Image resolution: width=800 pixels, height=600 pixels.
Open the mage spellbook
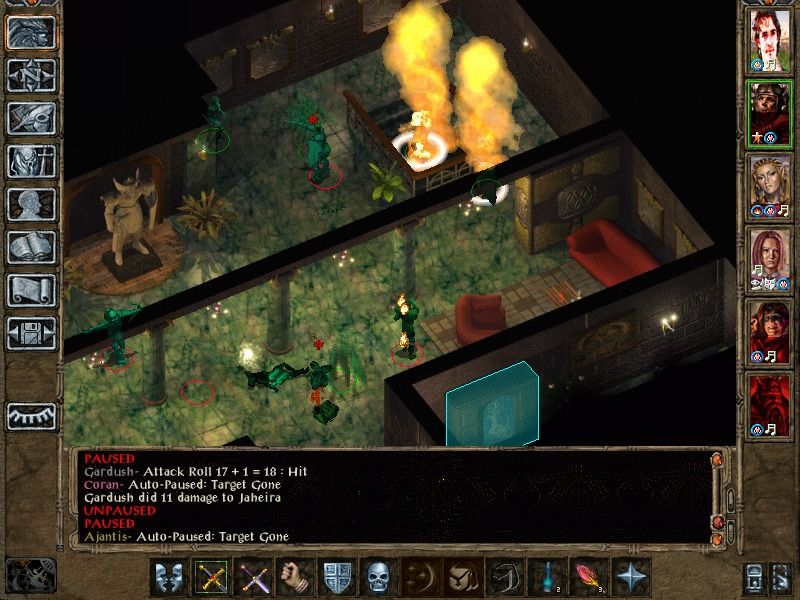pyautogui.click(x=31, y=247)
